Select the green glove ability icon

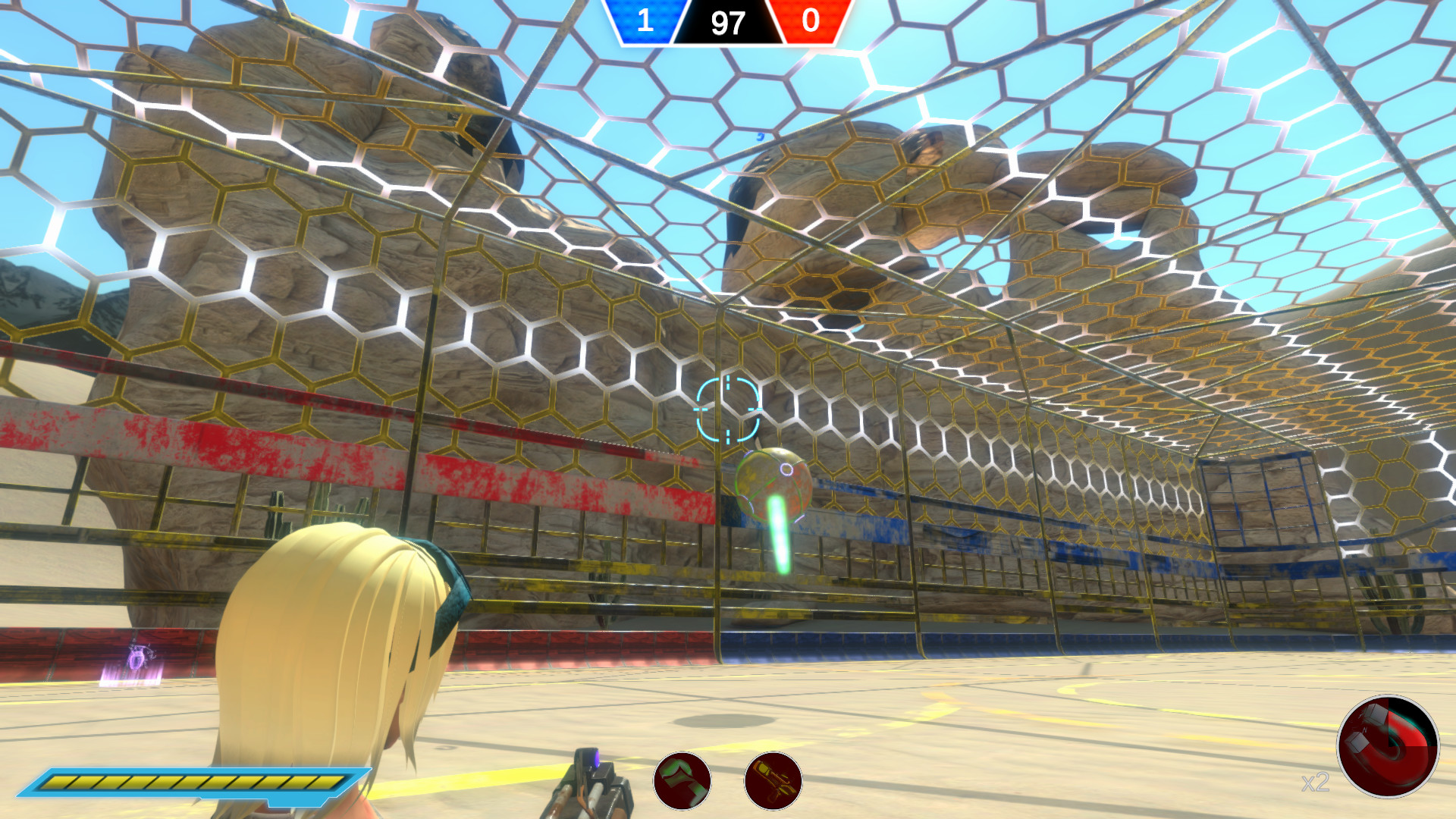682,783
